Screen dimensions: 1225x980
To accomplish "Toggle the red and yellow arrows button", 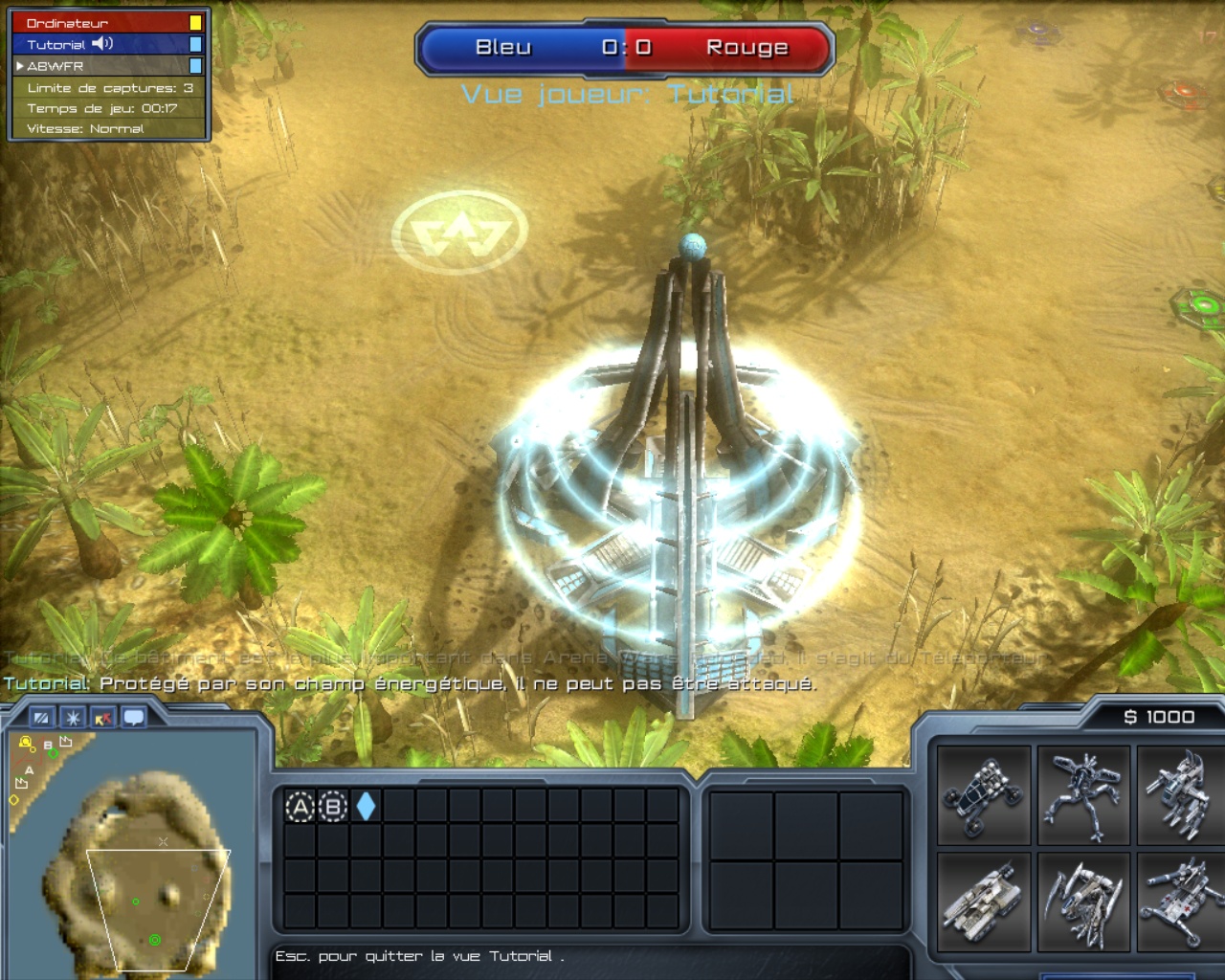I will click(x=103, y=718).
